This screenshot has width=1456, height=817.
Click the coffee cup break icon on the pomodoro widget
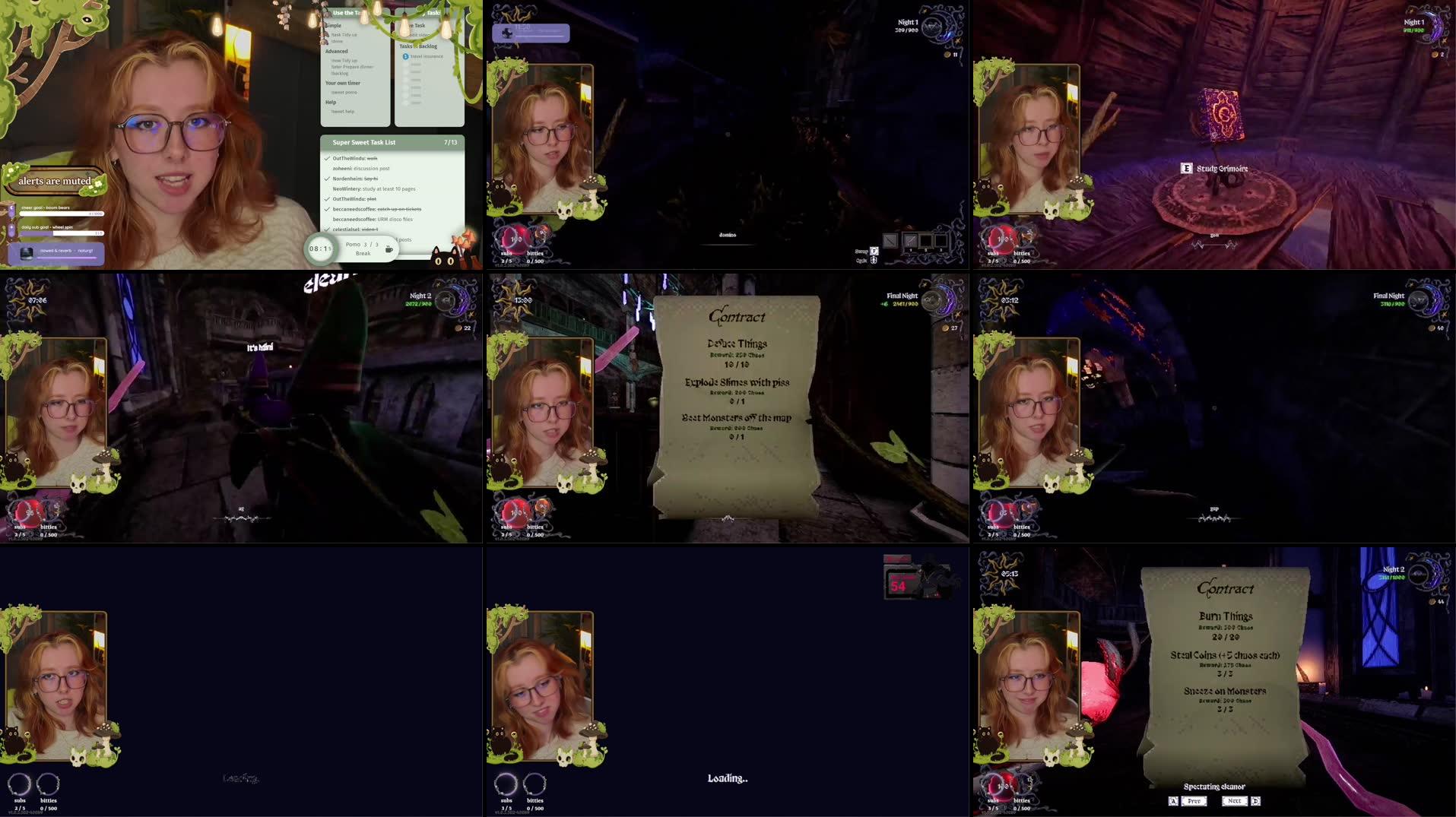tap(388, 248)
